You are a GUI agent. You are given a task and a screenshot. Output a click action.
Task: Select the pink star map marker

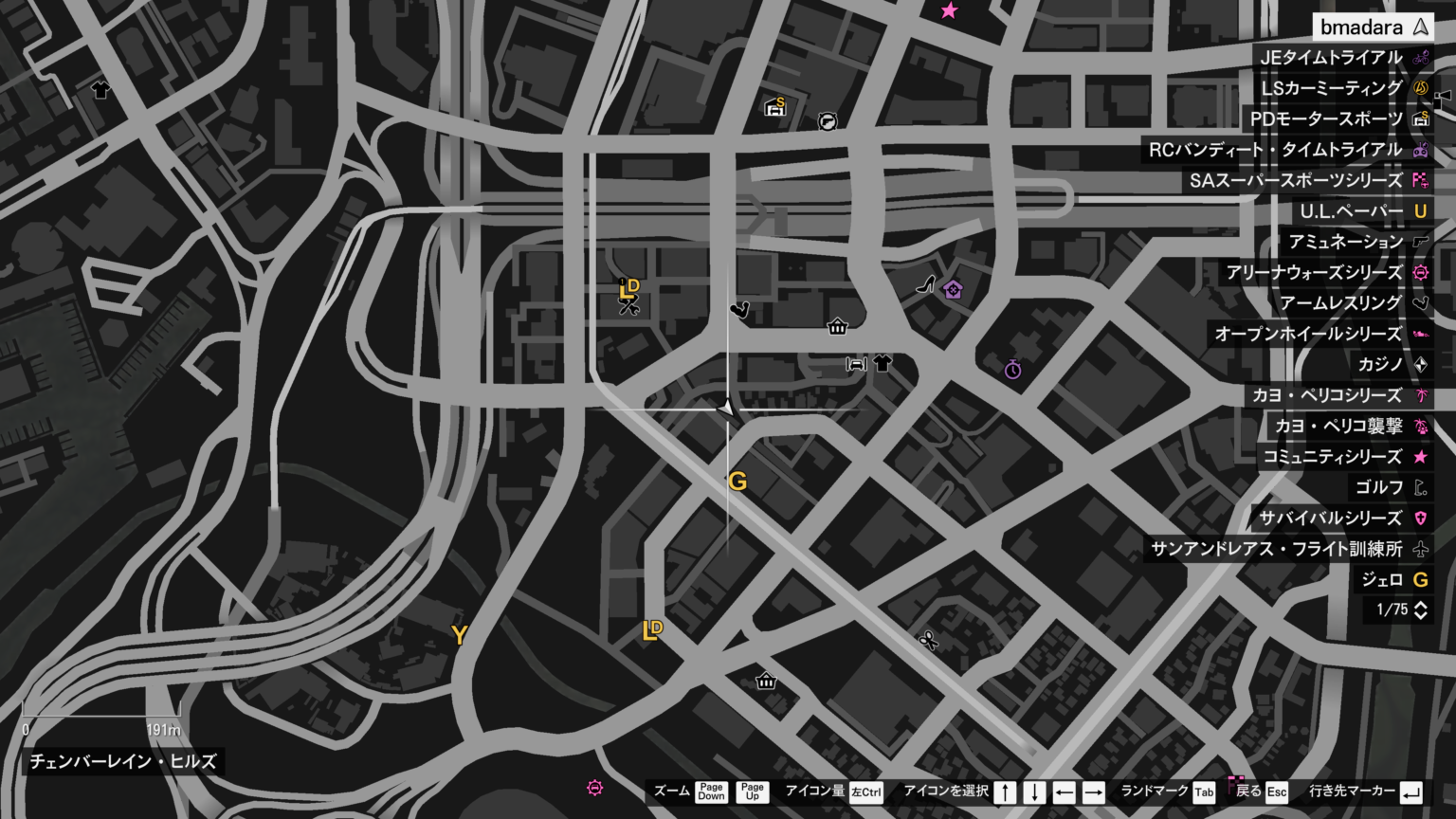pos(949,11)
